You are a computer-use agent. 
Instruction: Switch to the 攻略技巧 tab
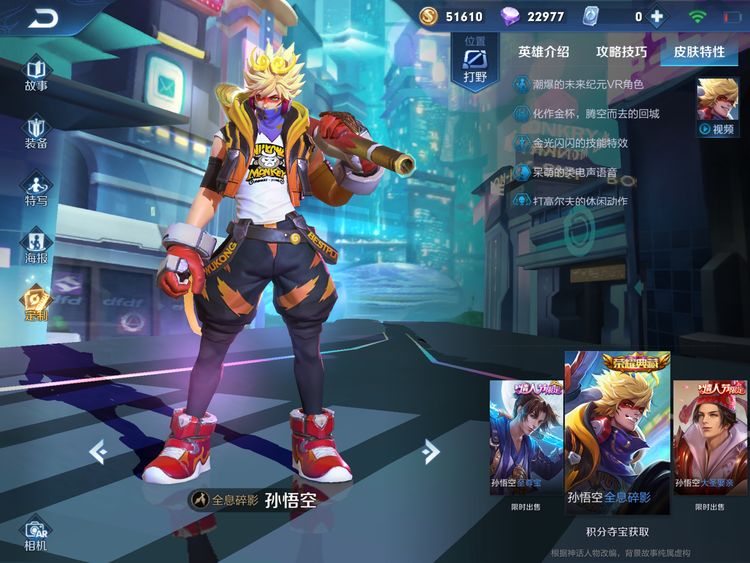[621, 52]
